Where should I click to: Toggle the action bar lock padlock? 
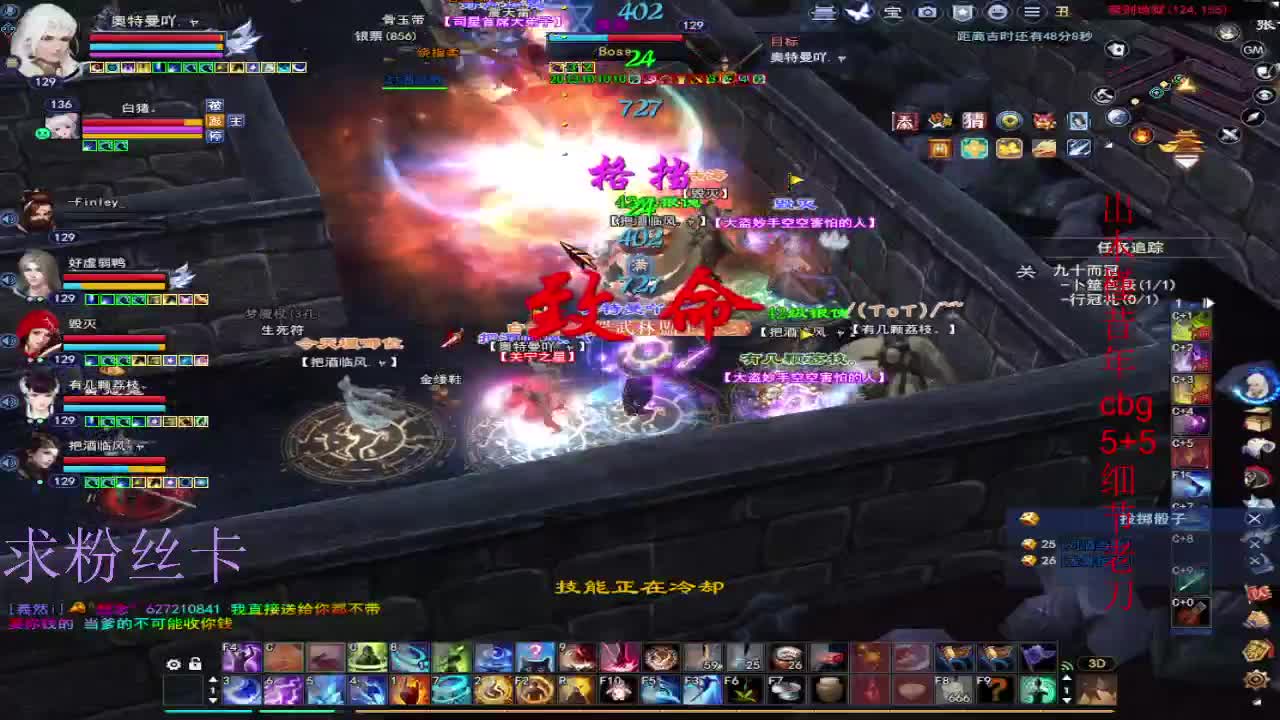[196, 661]
